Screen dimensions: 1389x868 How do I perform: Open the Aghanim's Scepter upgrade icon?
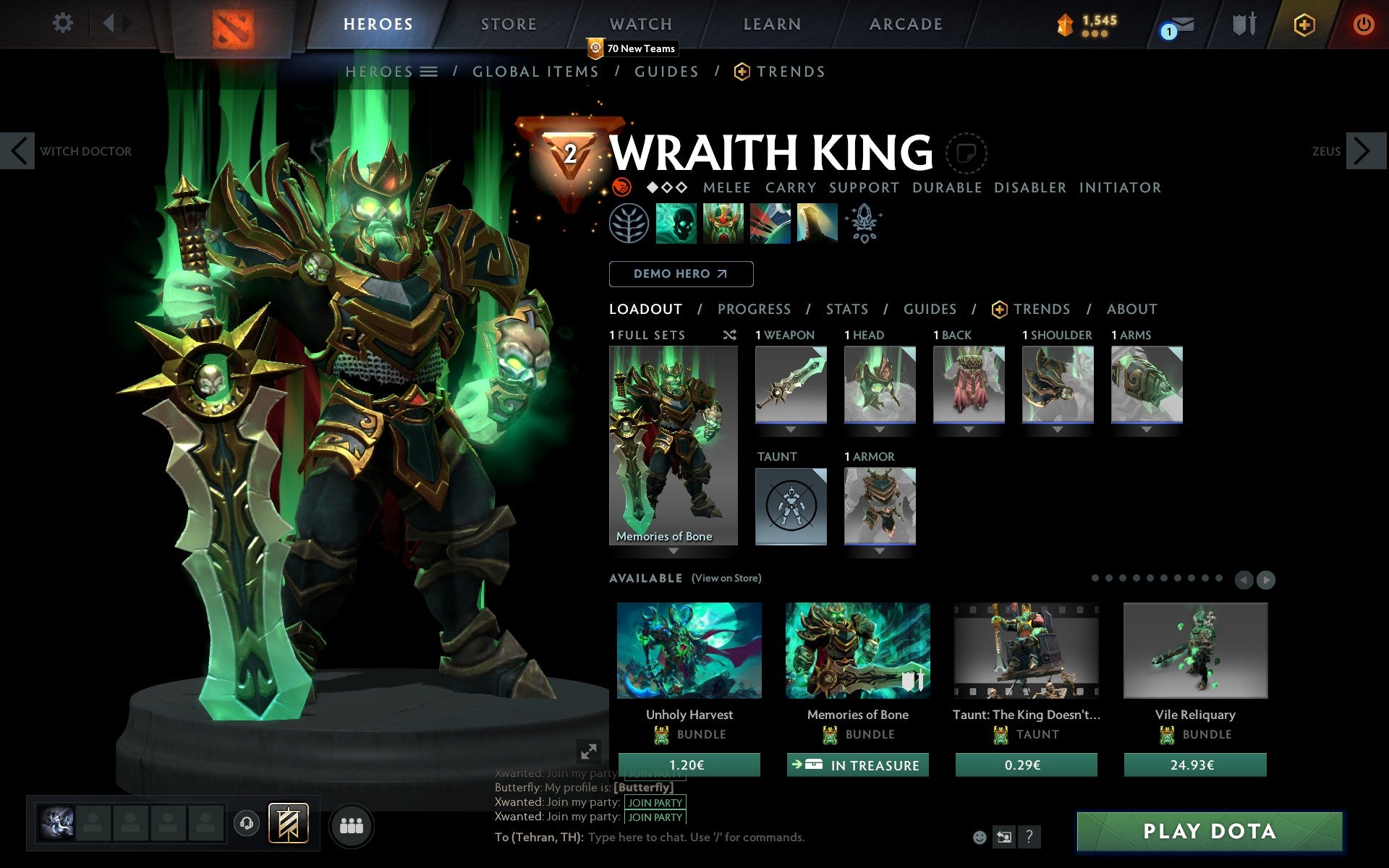pos(865,224)
